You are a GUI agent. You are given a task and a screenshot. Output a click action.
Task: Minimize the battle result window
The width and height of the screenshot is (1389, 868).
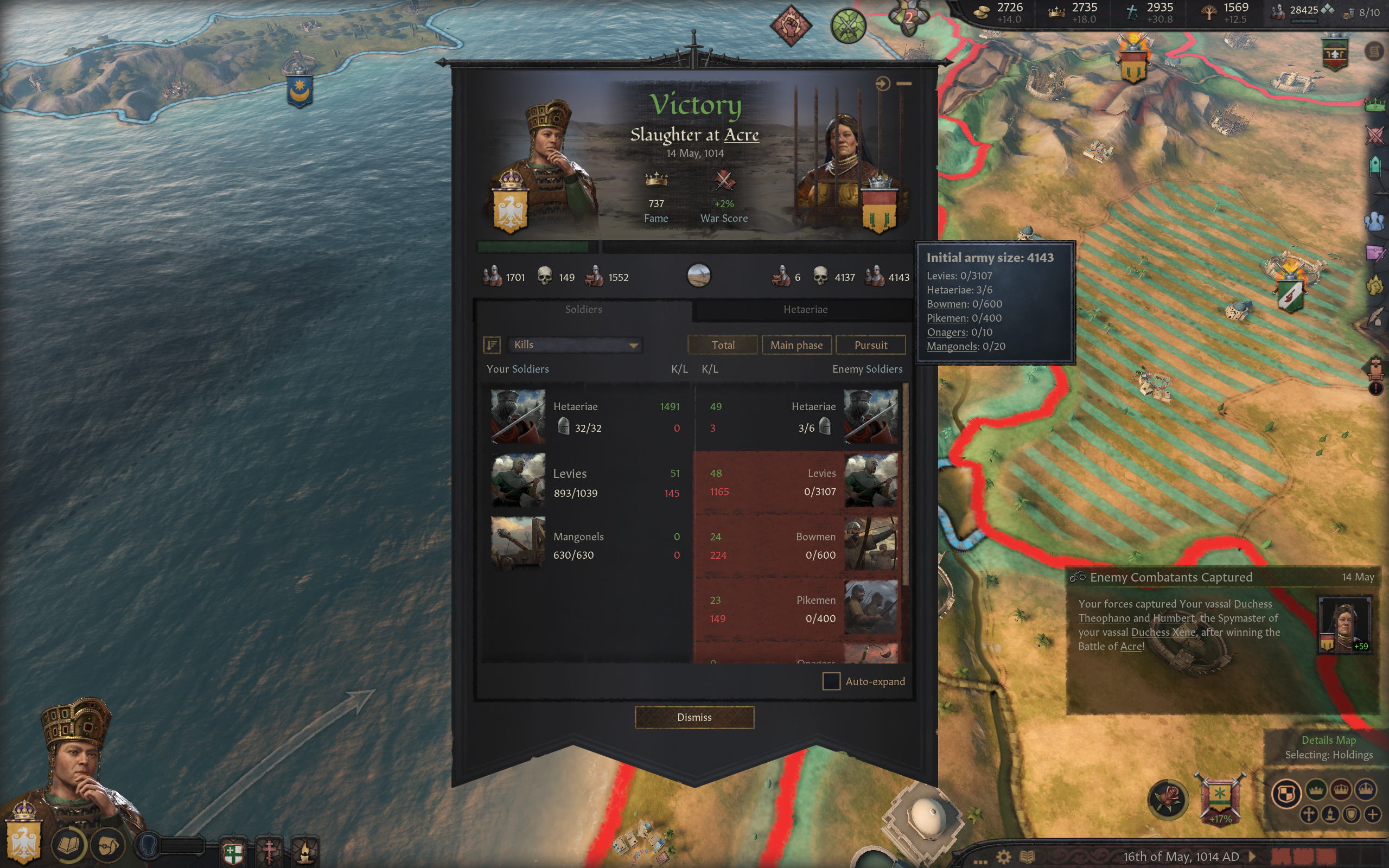point(904,84)
